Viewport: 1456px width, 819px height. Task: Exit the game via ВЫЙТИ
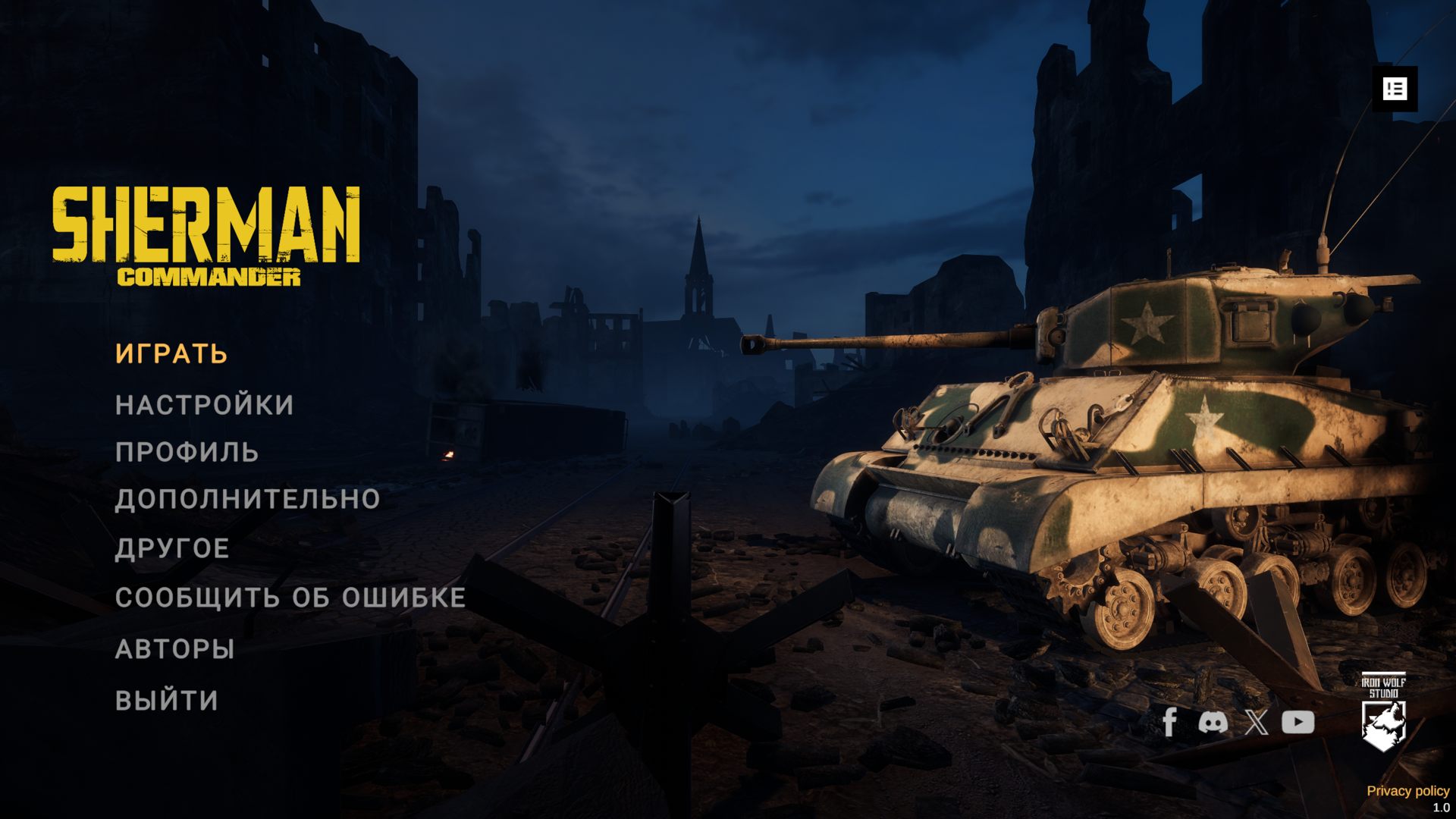coord(167,700)
